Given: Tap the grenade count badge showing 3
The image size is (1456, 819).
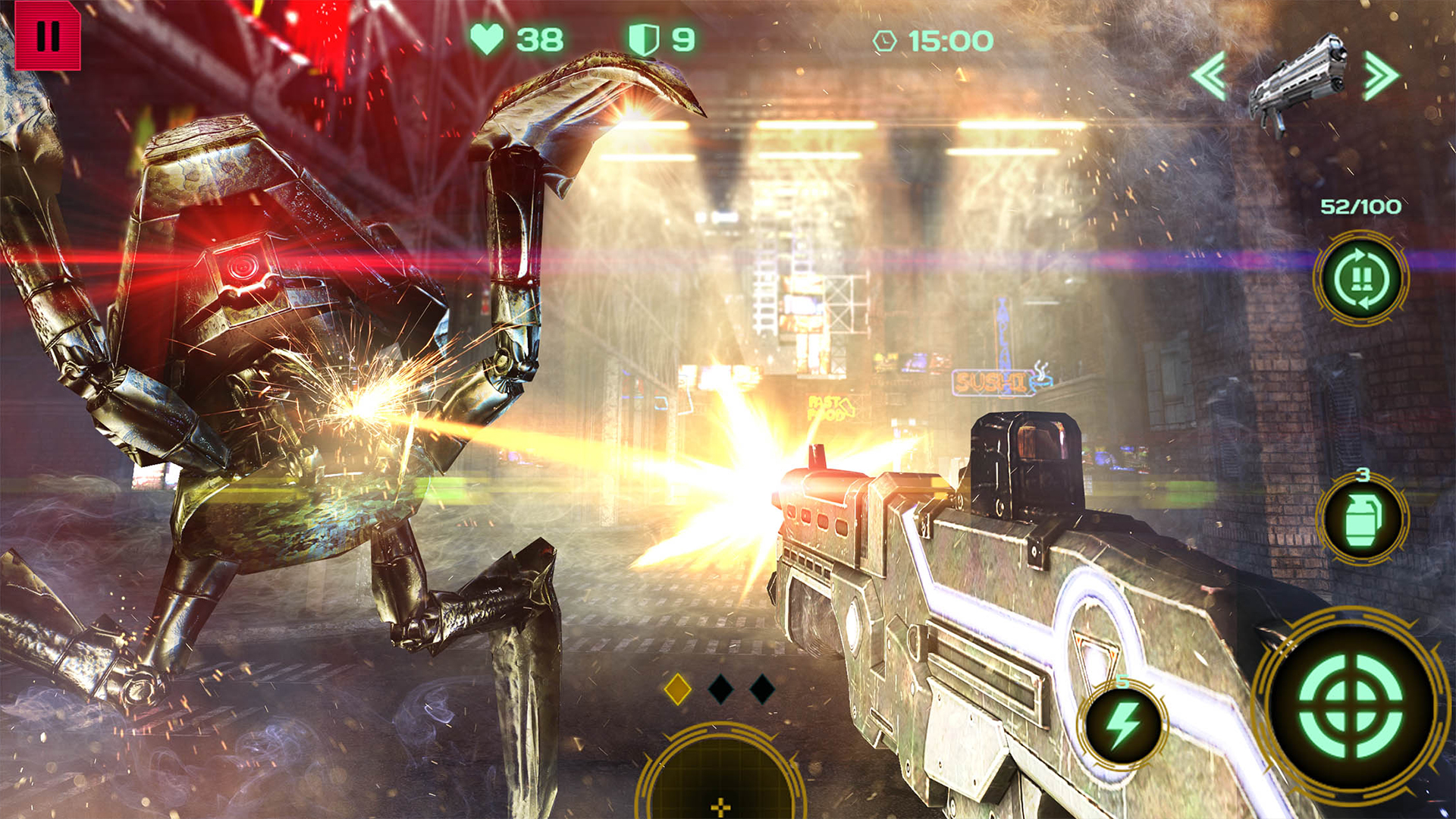Looking at the screenshot, I should [x=1363, y=475].
